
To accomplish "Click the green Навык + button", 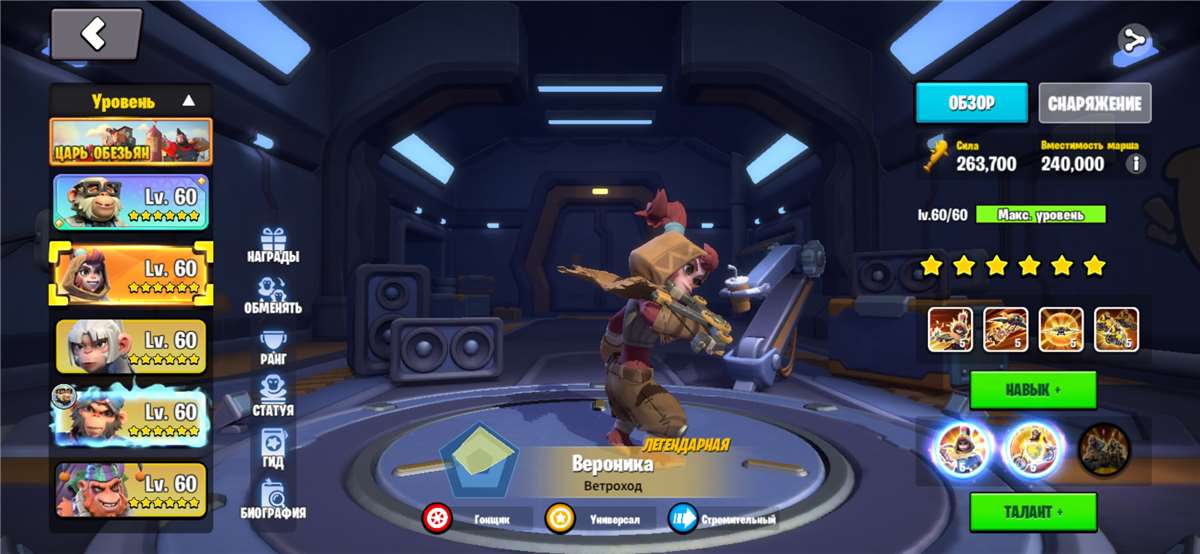I will click(1033, 390).
